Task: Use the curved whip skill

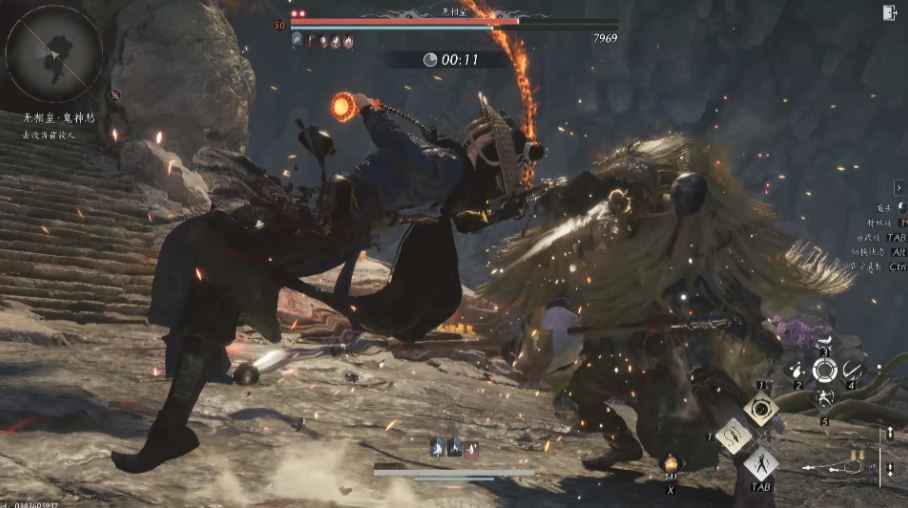Action: 732,435
